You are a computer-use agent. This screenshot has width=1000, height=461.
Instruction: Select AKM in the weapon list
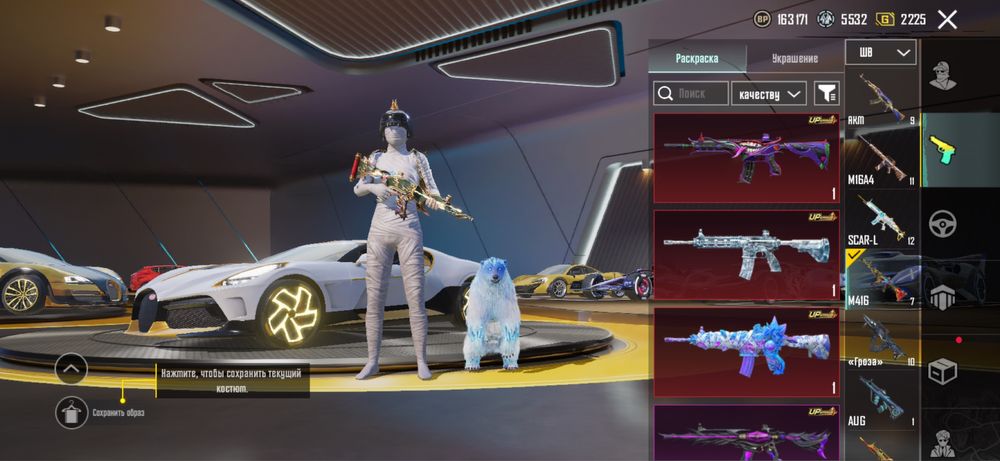pyautogui.click(x=881, y=98)
